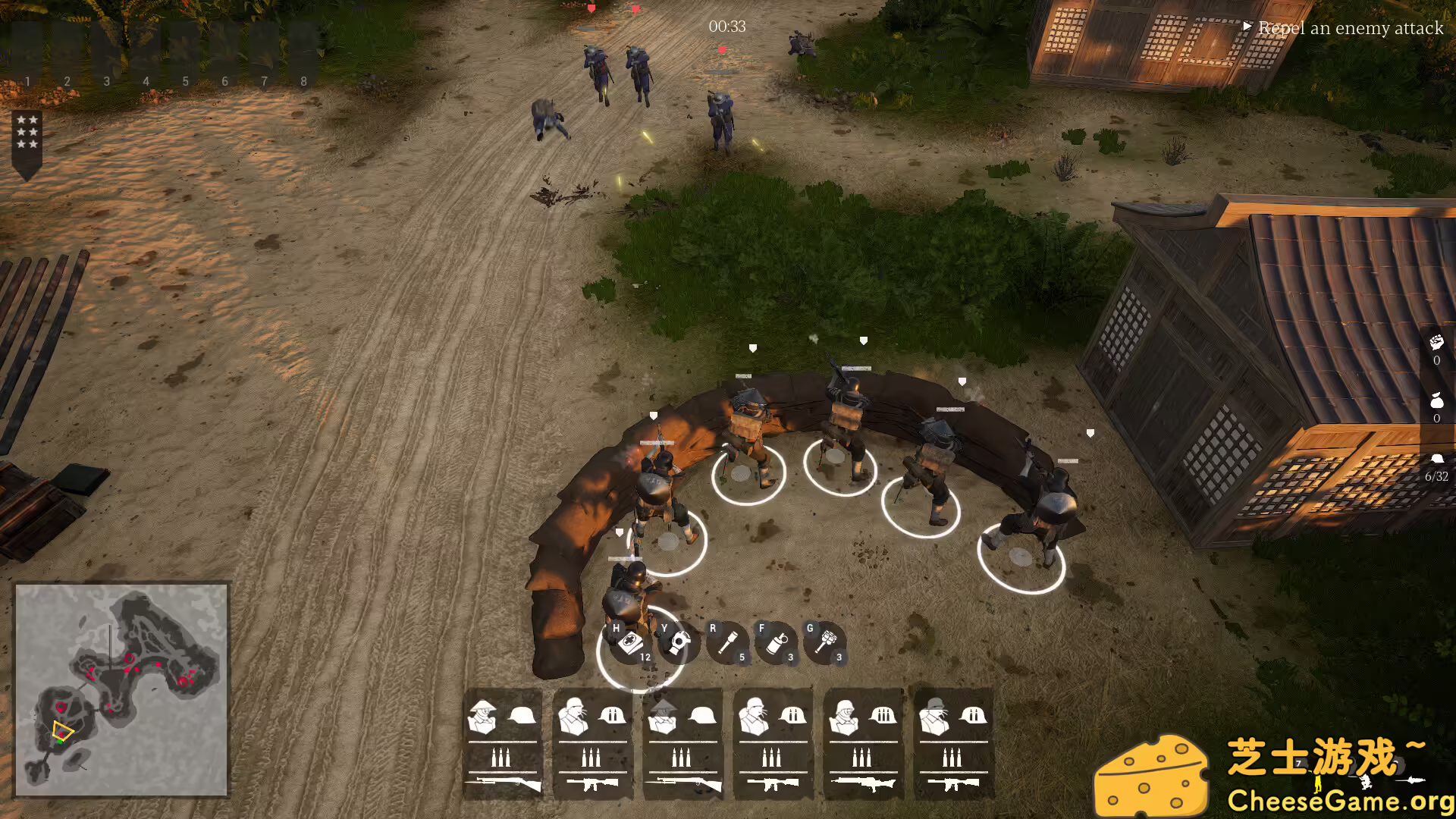Select the stick grenade ability
Image resolution: width=1456 pixels, height=819 pixels.
[x=727, y=643]
